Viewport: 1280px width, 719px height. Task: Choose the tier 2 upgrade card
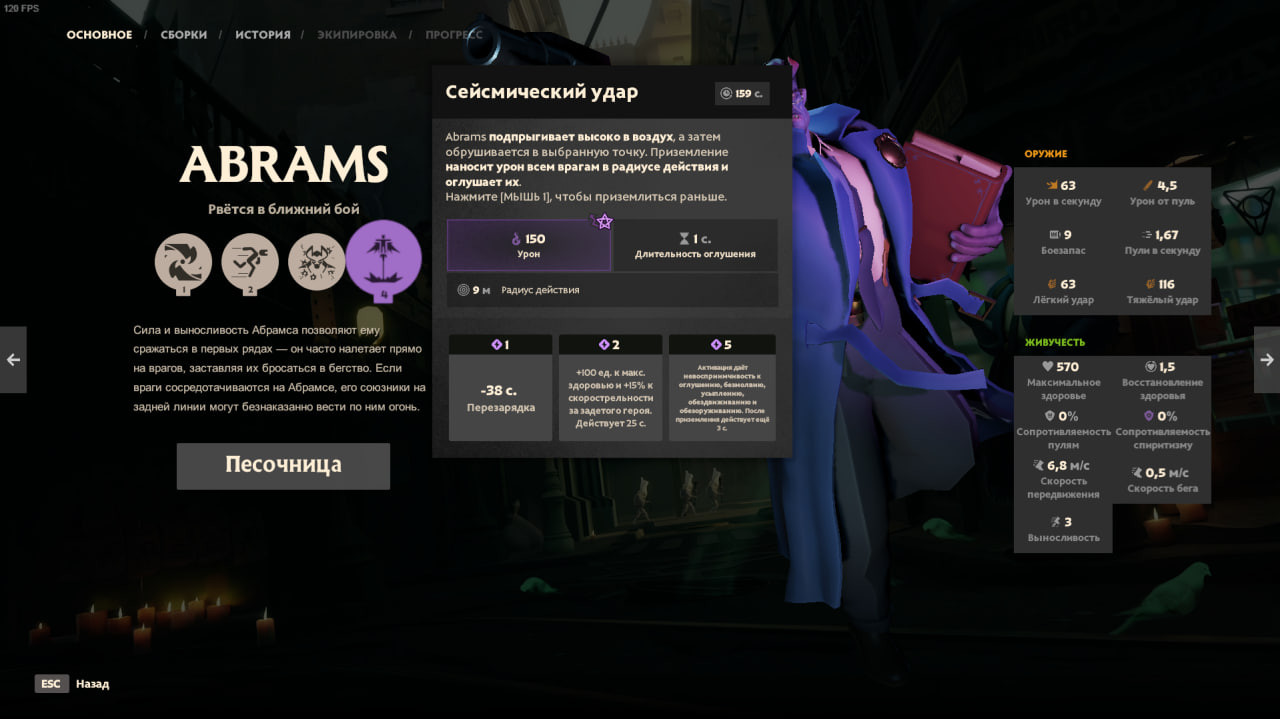coord(610,388)
